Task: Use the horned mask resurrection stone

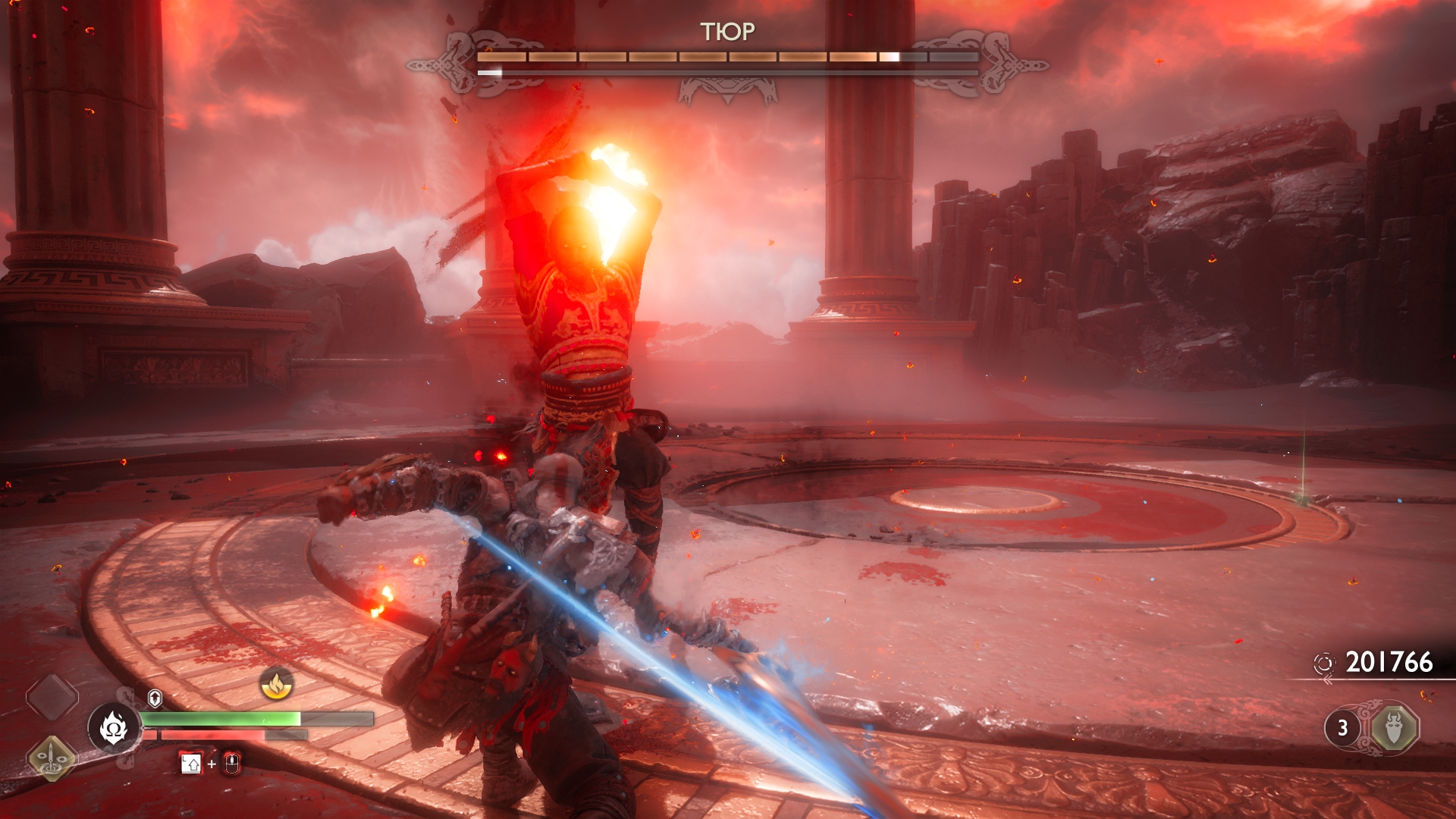Action: coord(1394,728)
